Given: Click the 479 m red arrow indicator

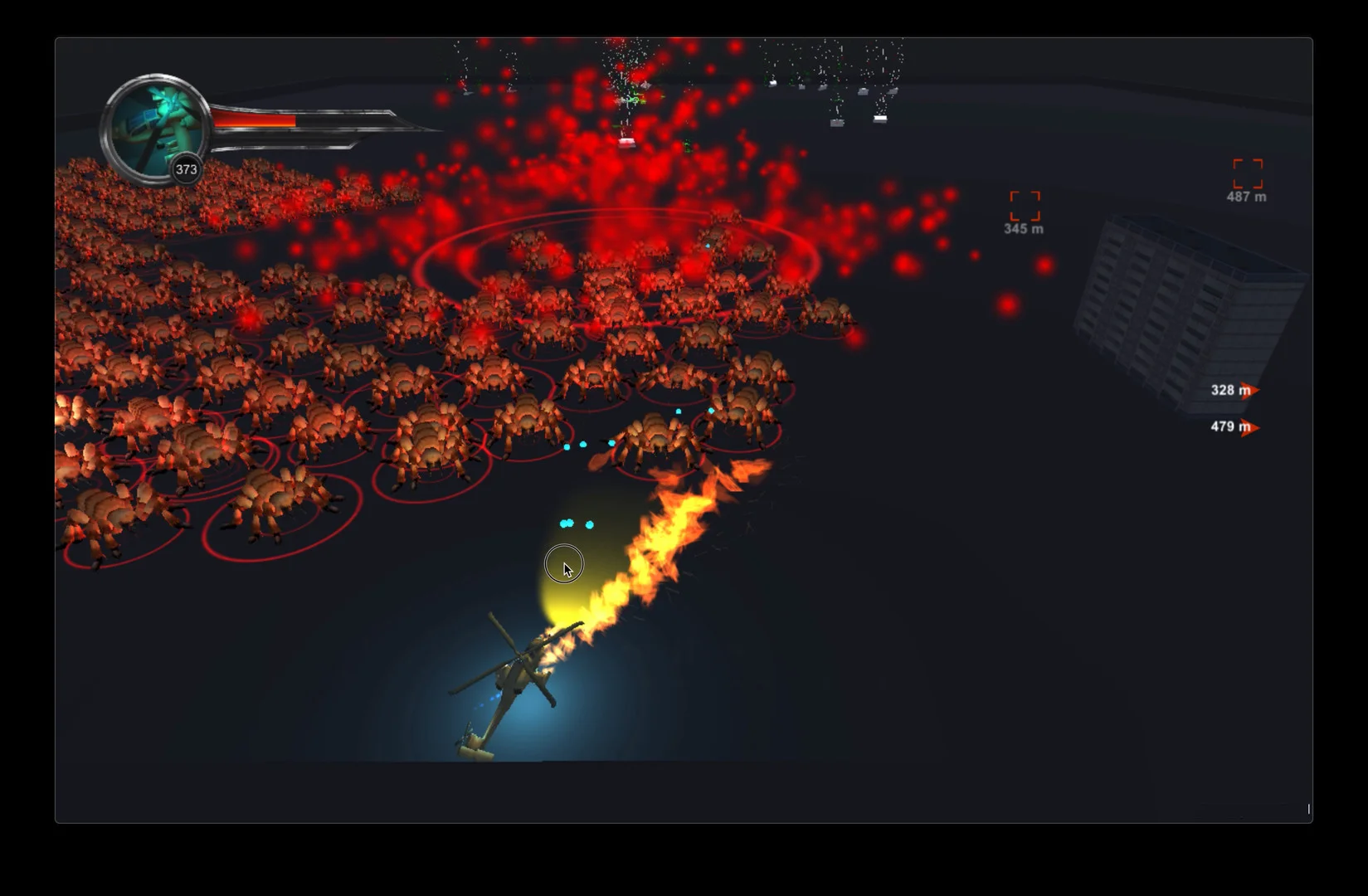Looking at the screenshot, I should click(1254, 426).
